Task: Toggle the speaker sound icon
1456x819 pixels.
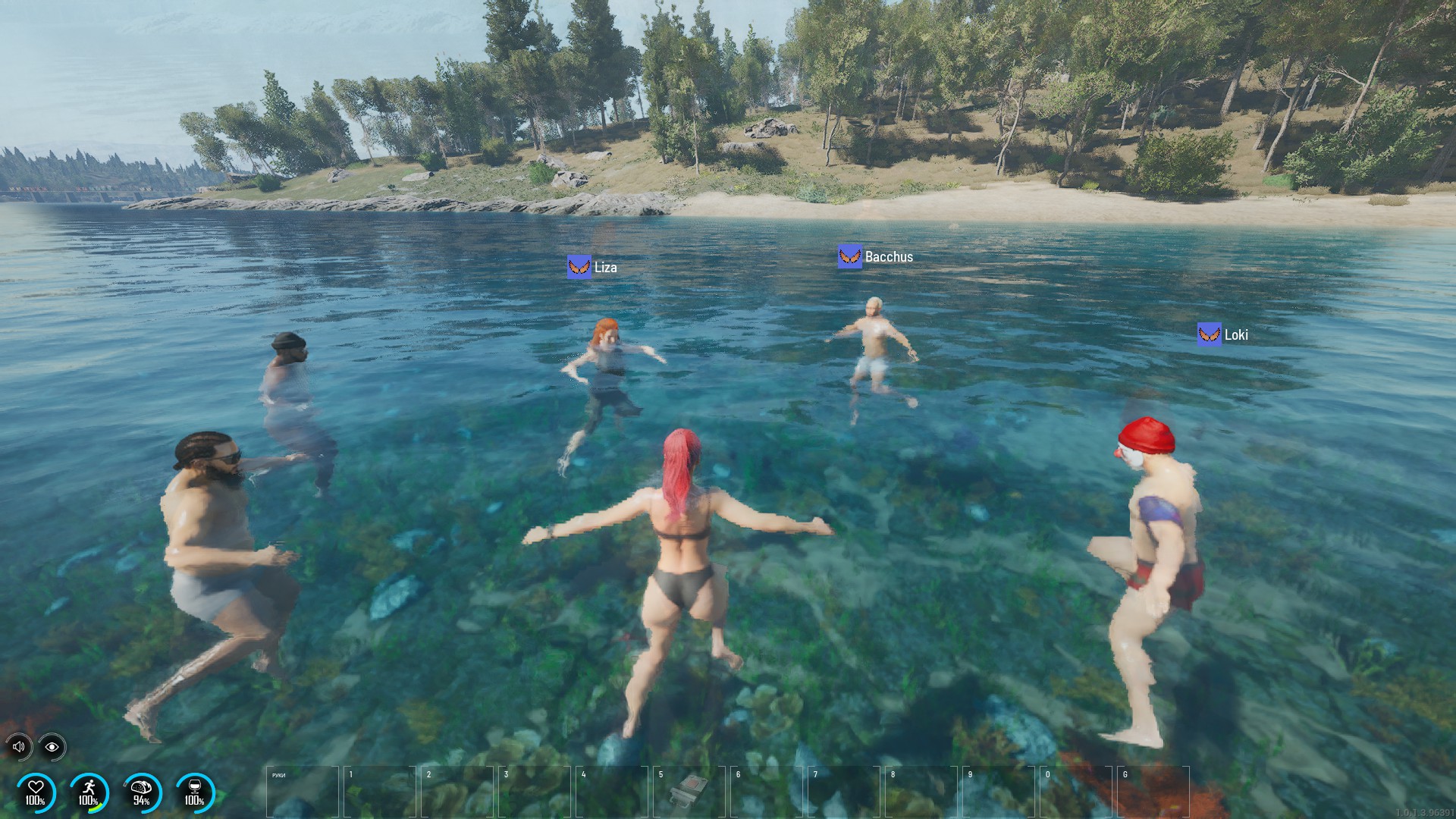Action: (19, 747)
